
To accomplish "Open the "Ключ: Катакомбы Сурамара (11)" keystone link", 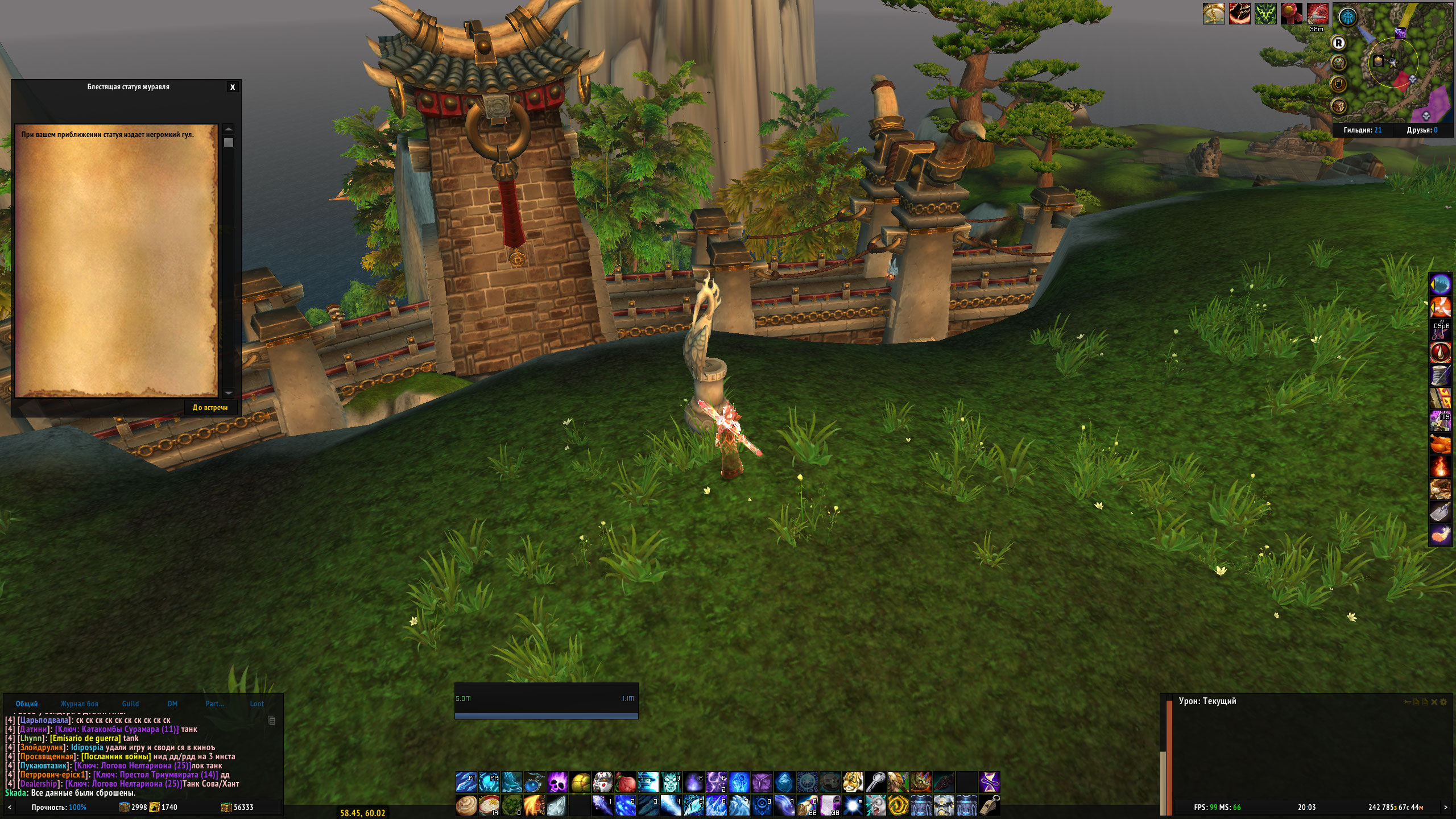I will point(117,729).
